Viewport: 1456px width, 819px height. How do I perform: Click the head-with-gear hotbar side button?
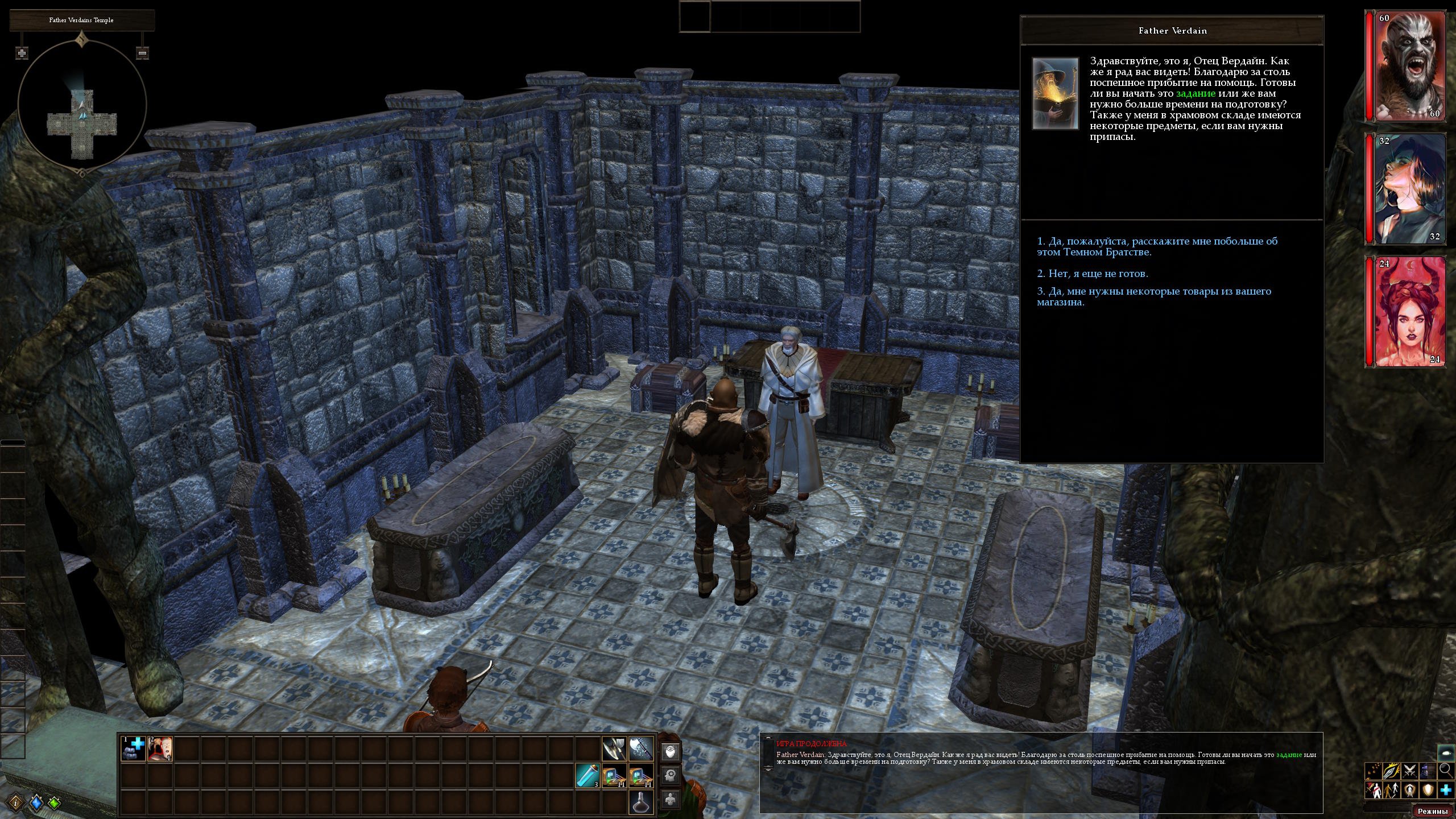click(671, 776)
